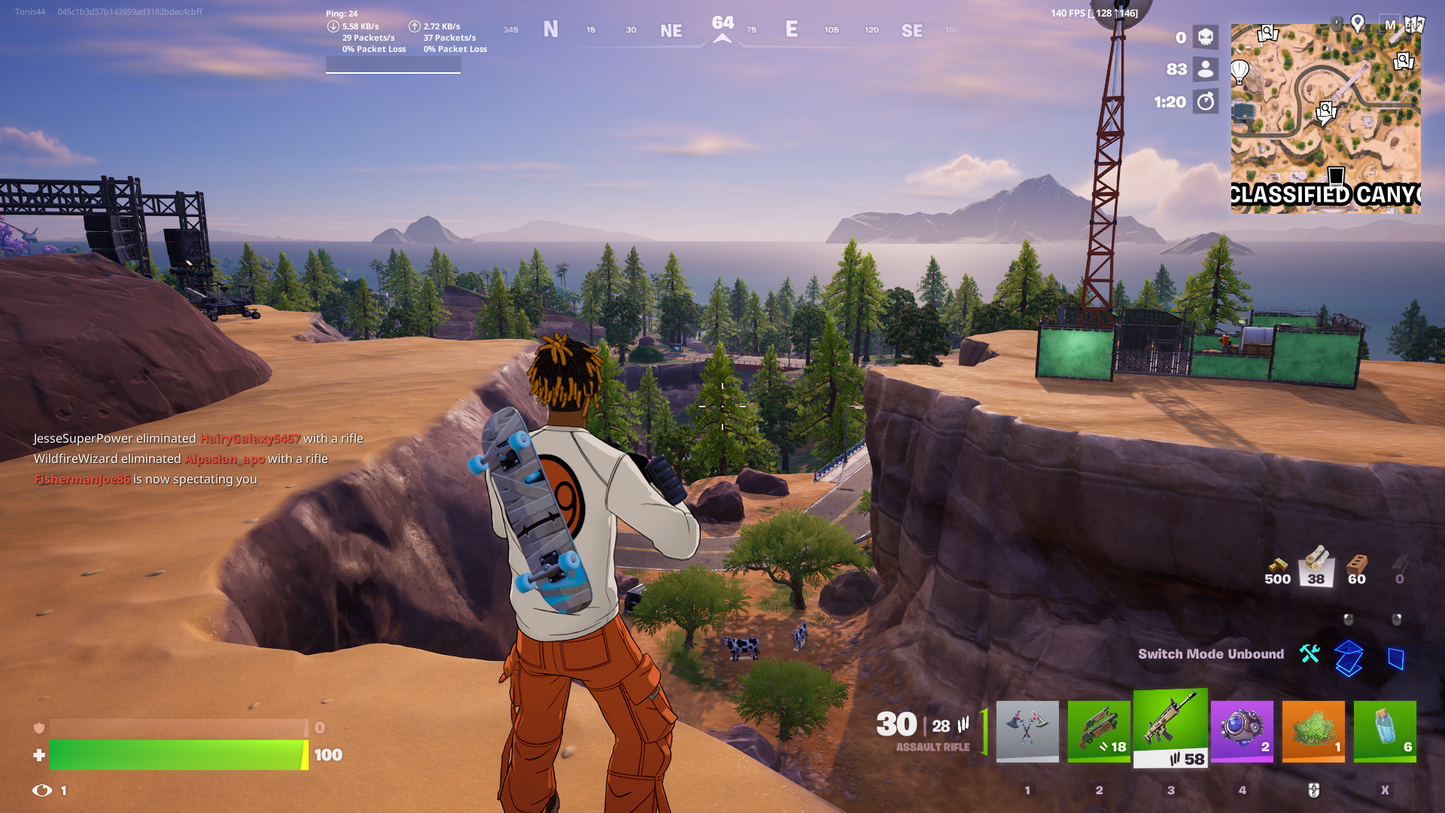Click the map pin marker icon

[1357, 22]
